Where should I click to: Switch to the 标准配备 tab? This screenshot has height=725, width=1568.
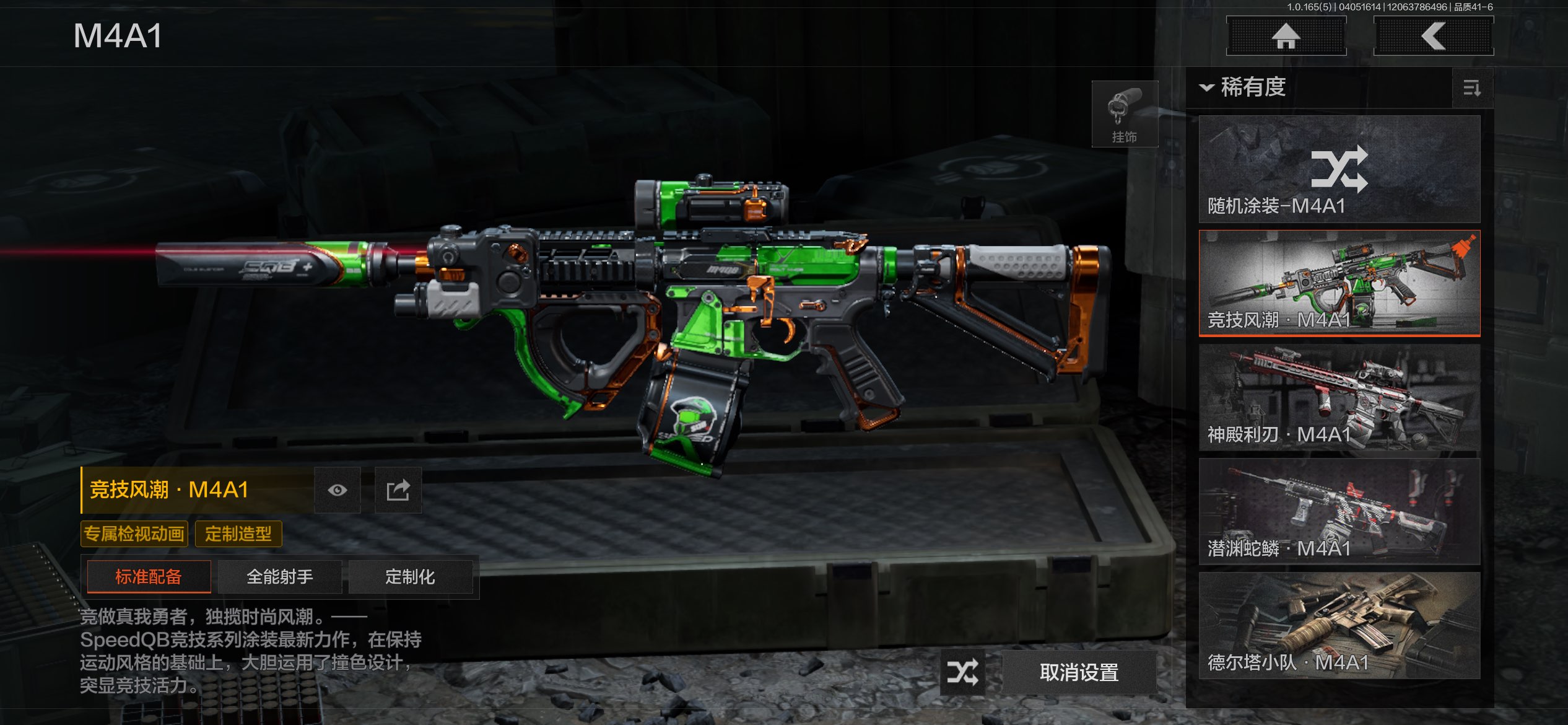tap(149, 577)
